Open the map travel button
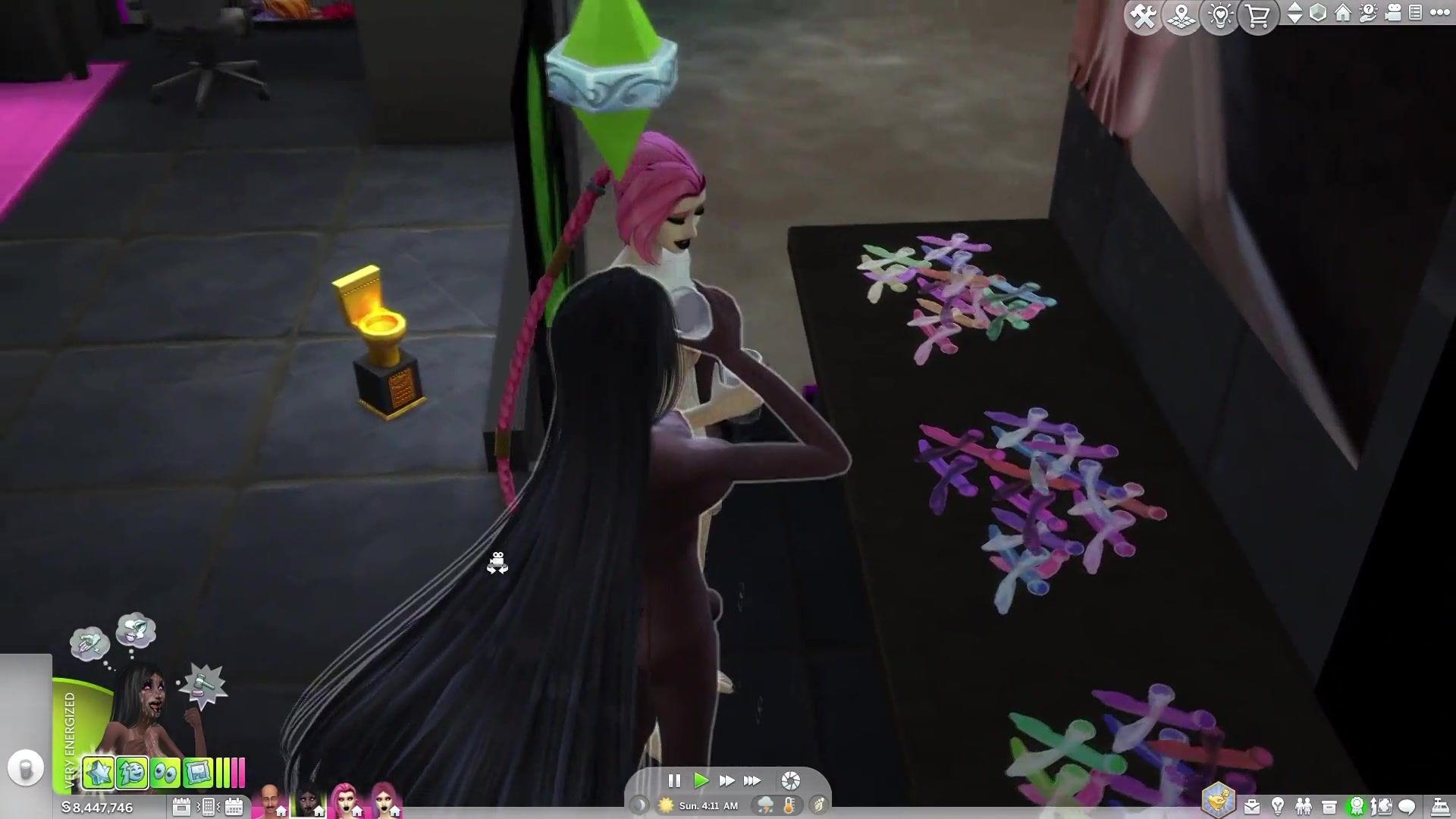1456x819 pixels. coord(1181,16)
